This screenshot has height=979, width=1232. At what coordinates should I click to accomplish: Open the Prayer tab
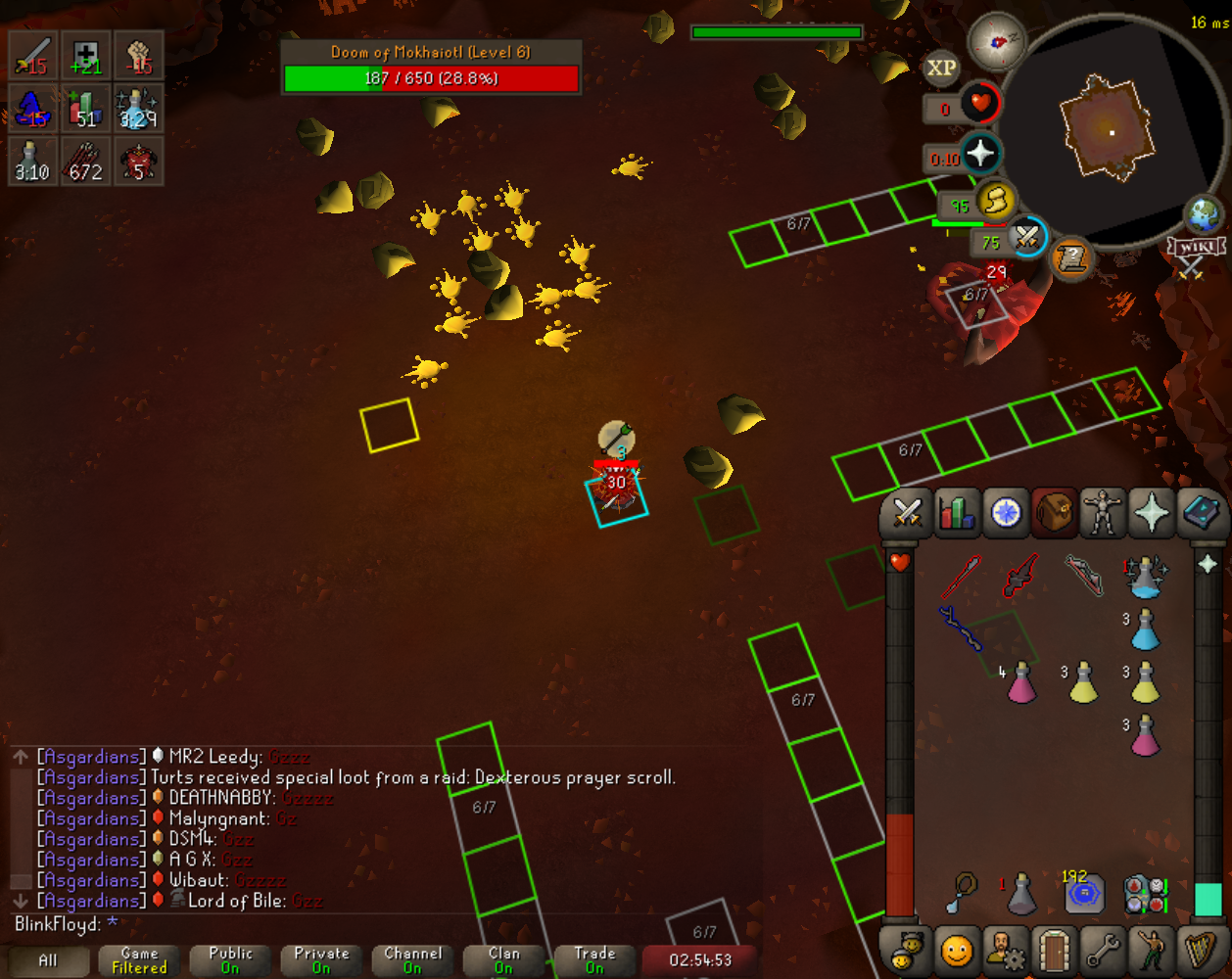[1152, 513]
